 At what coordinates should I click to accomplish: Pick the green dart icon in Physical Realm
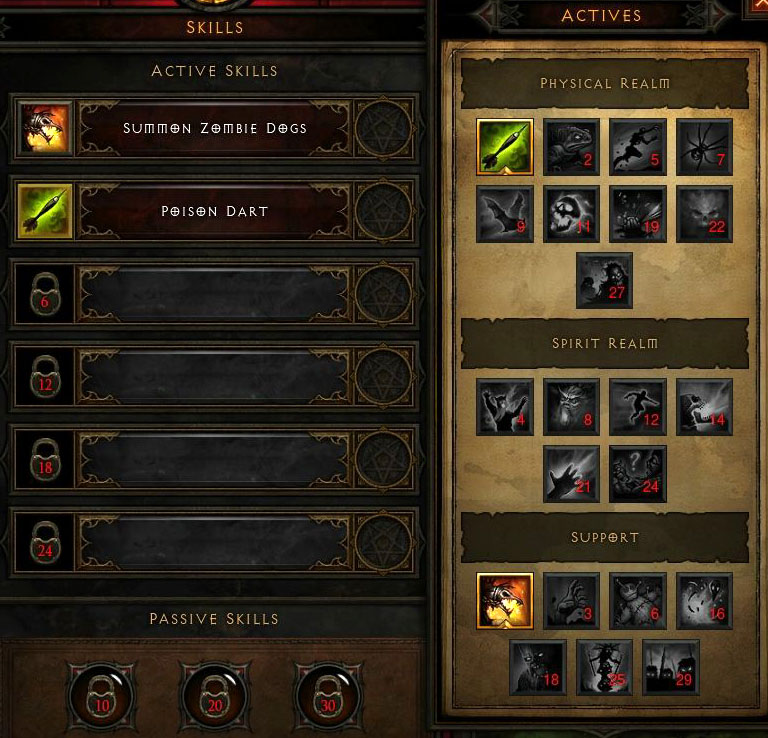click(505, 147)
